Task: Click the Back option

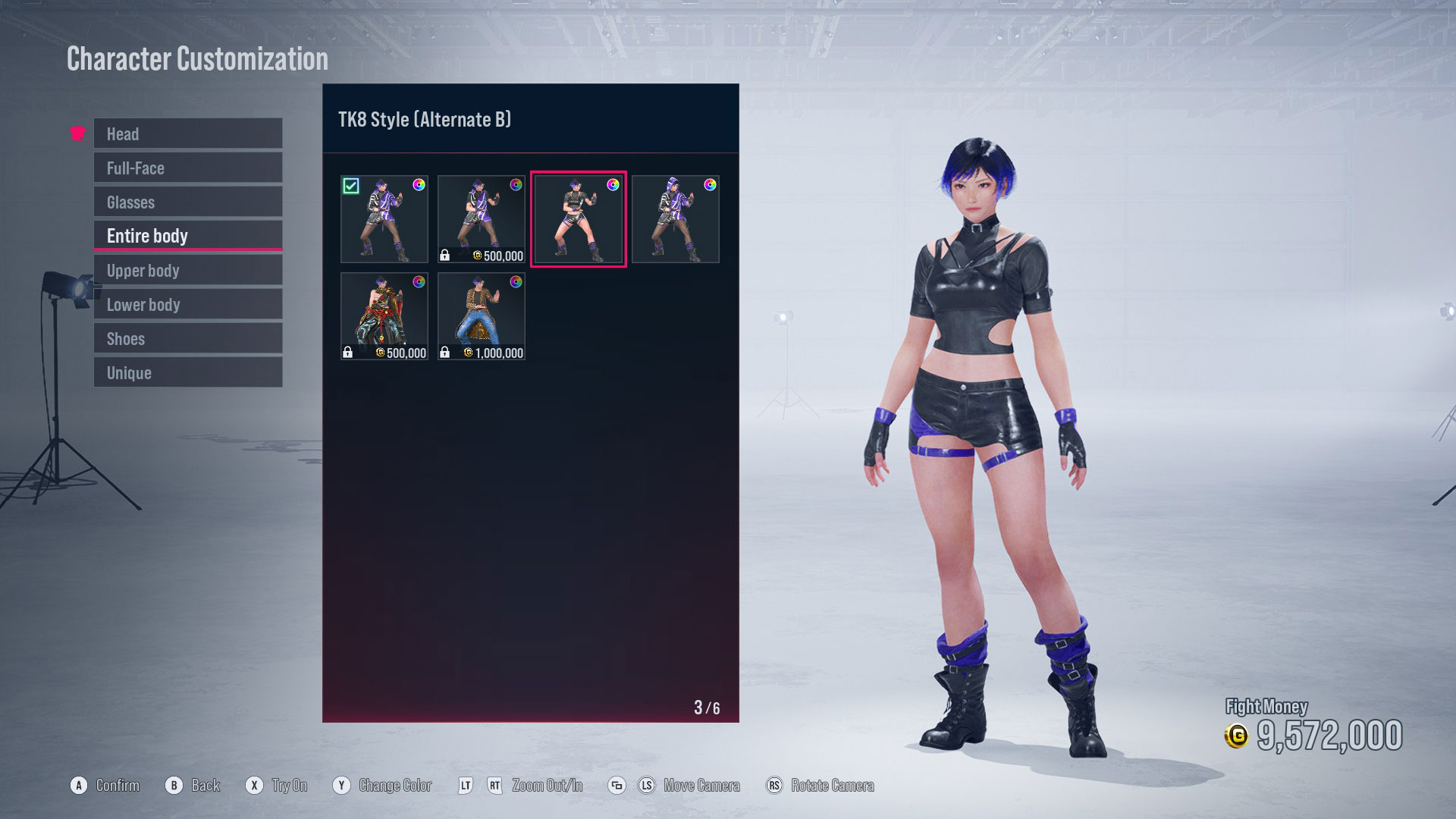Action: coord(206,786)
